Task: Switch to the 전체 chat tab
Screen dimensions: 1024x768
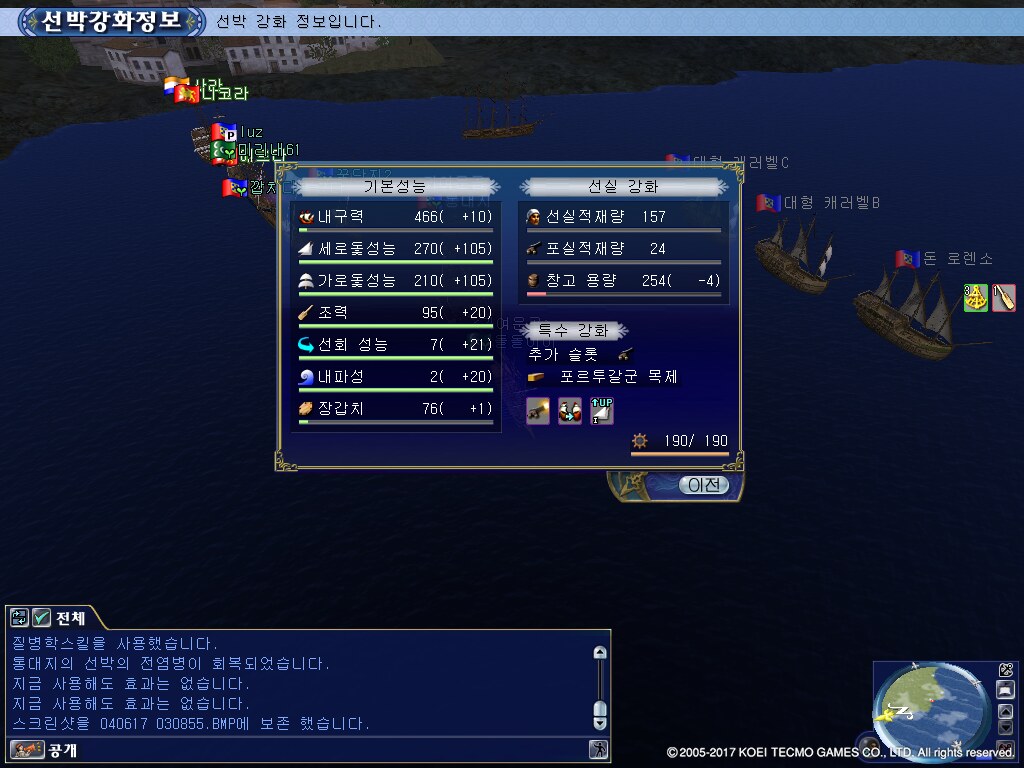Action: [x=71, y=617]
